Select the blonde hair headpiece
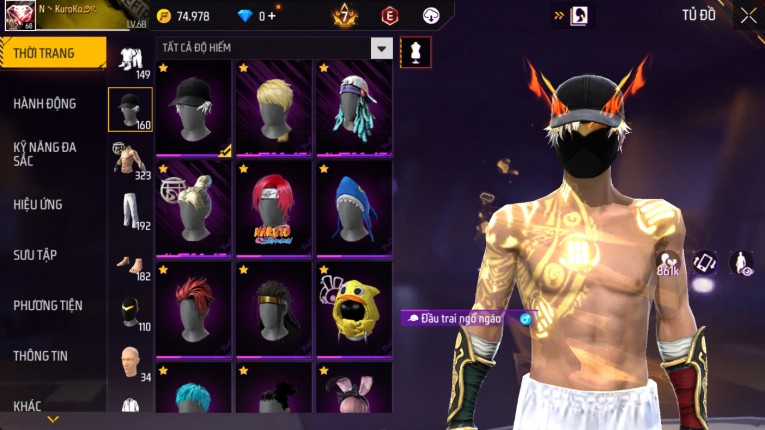 (274, 107)
